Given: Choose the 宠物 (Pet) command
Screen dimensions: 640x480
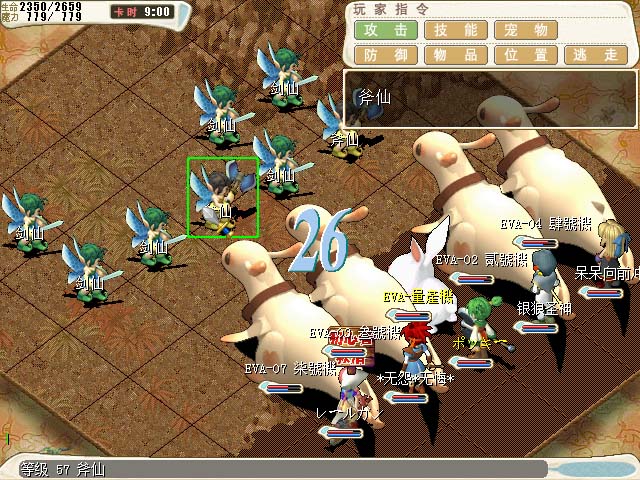Looking at the screenshot, I should coord(525,30).
